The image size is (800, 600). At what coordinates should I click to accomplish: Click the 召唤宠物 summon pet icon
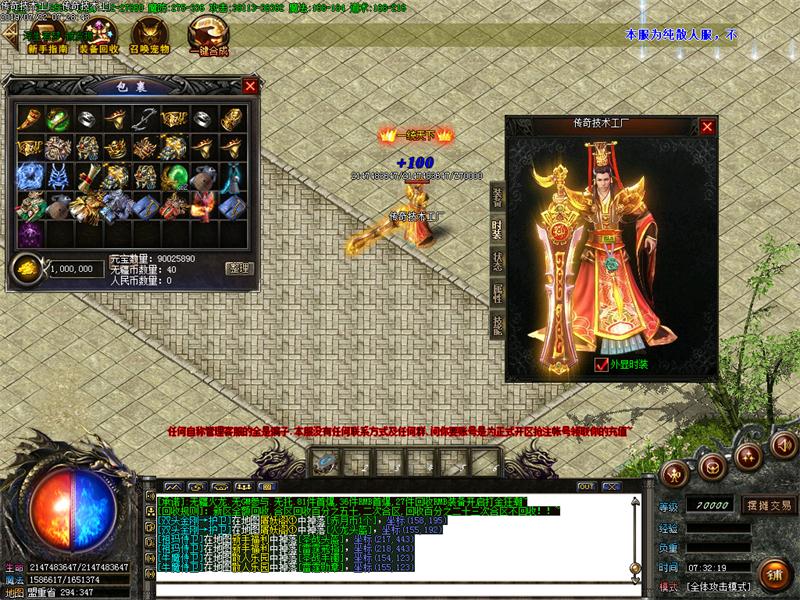click(150, 41)
